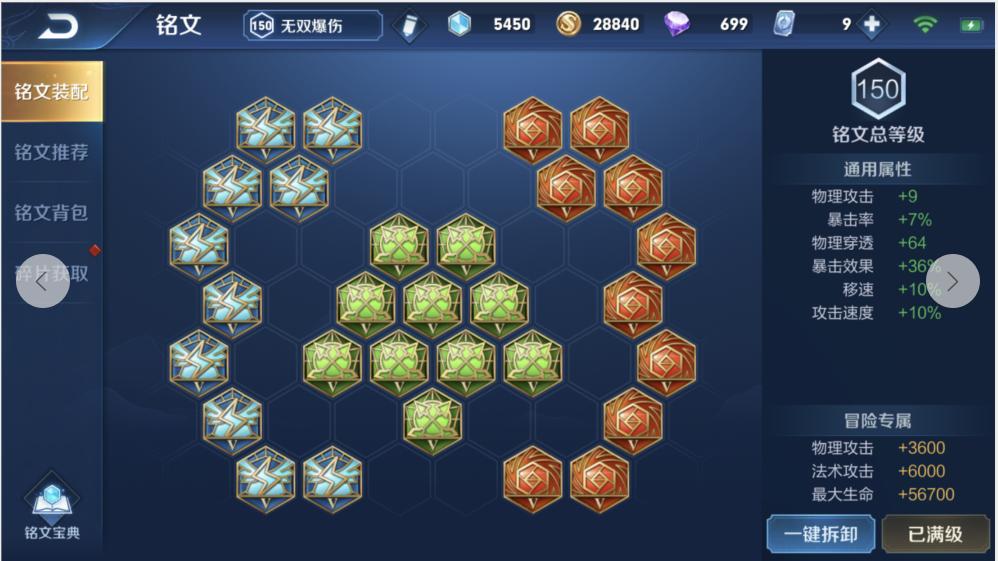
Task: Go back using the return arrow
Action: click(x=57, y=26)
